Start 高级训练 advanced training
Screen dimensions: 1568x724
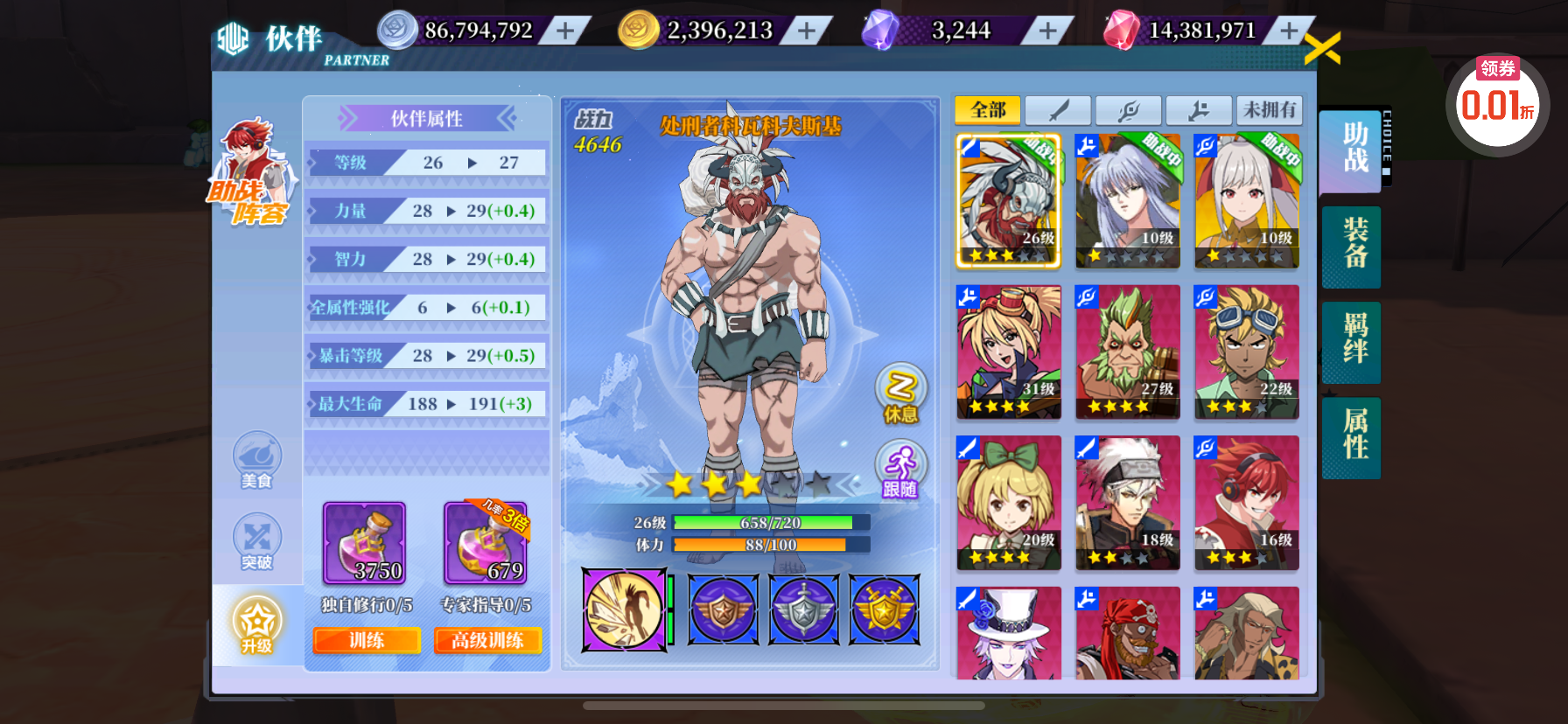[x=487, y=641]
